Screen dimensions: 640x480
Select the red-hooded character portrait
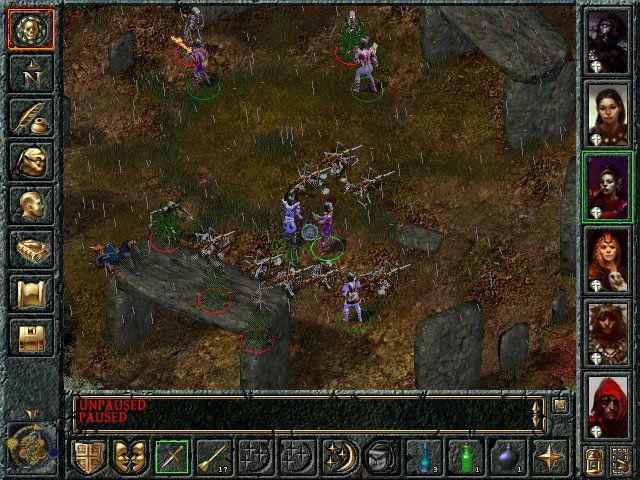click(607, 405)
